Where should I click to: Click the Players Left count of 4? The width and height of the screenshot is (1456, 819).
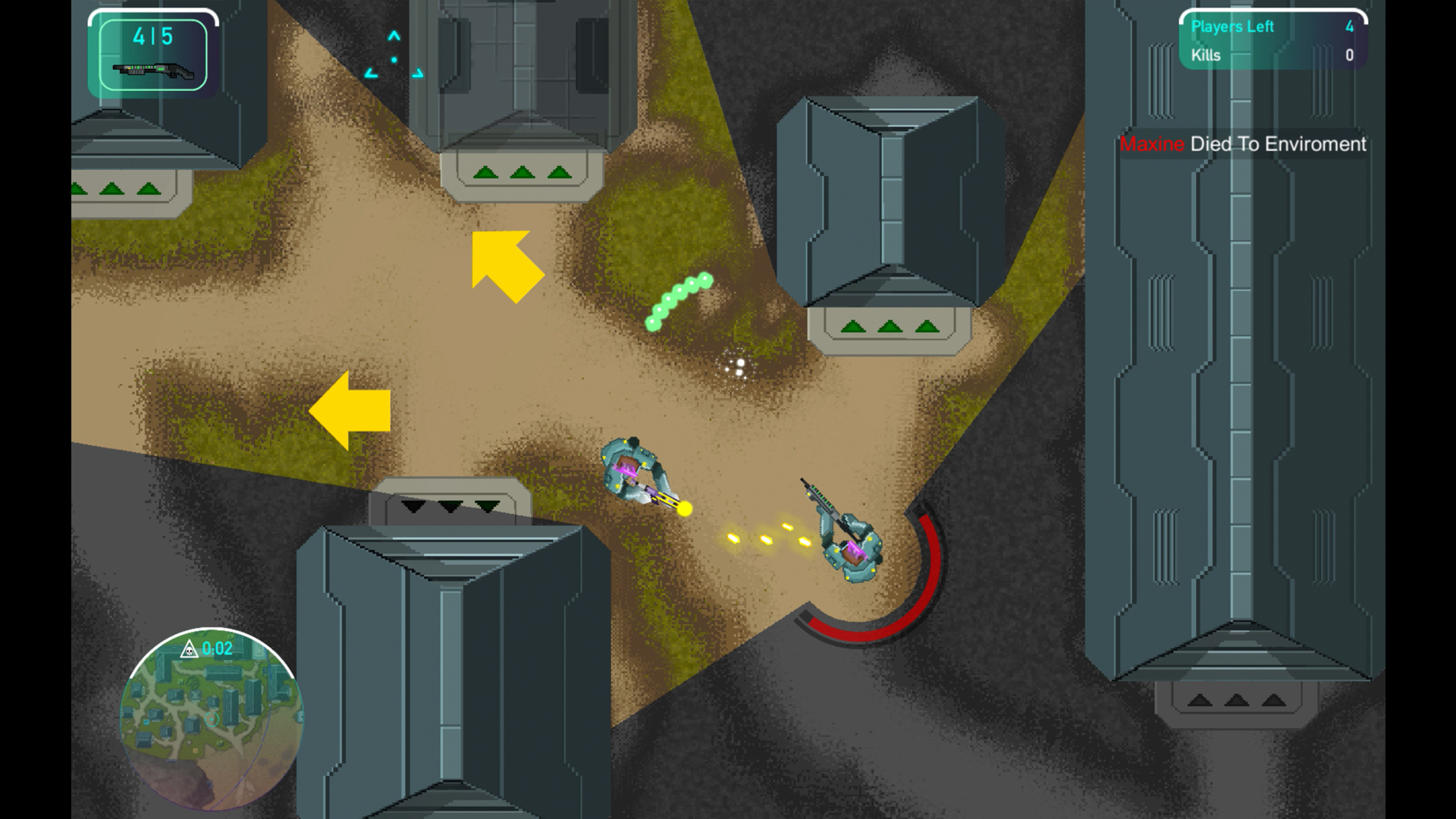(x=1349, y=27)
